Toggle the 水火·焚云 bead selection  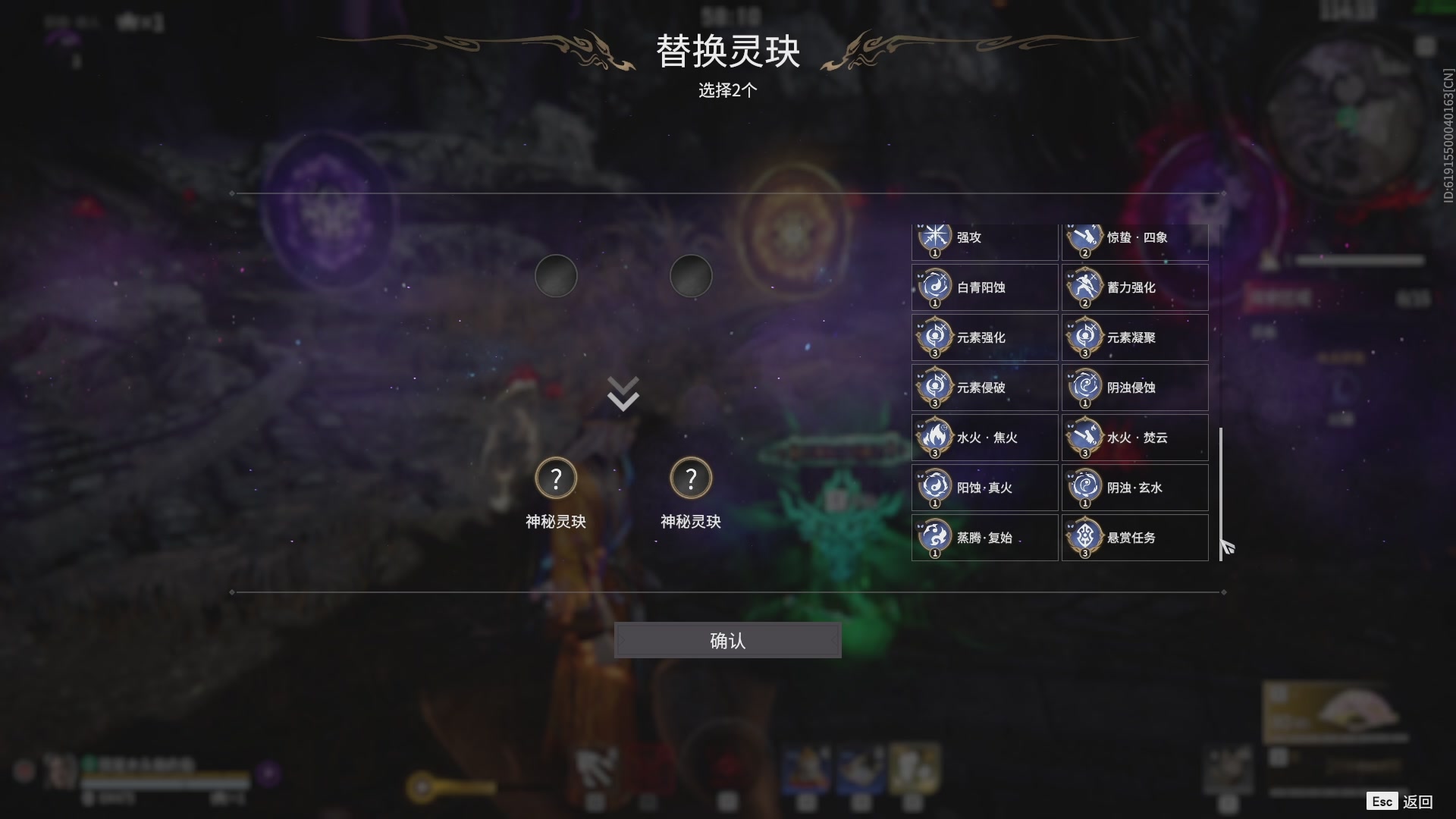pos(1135,438)
